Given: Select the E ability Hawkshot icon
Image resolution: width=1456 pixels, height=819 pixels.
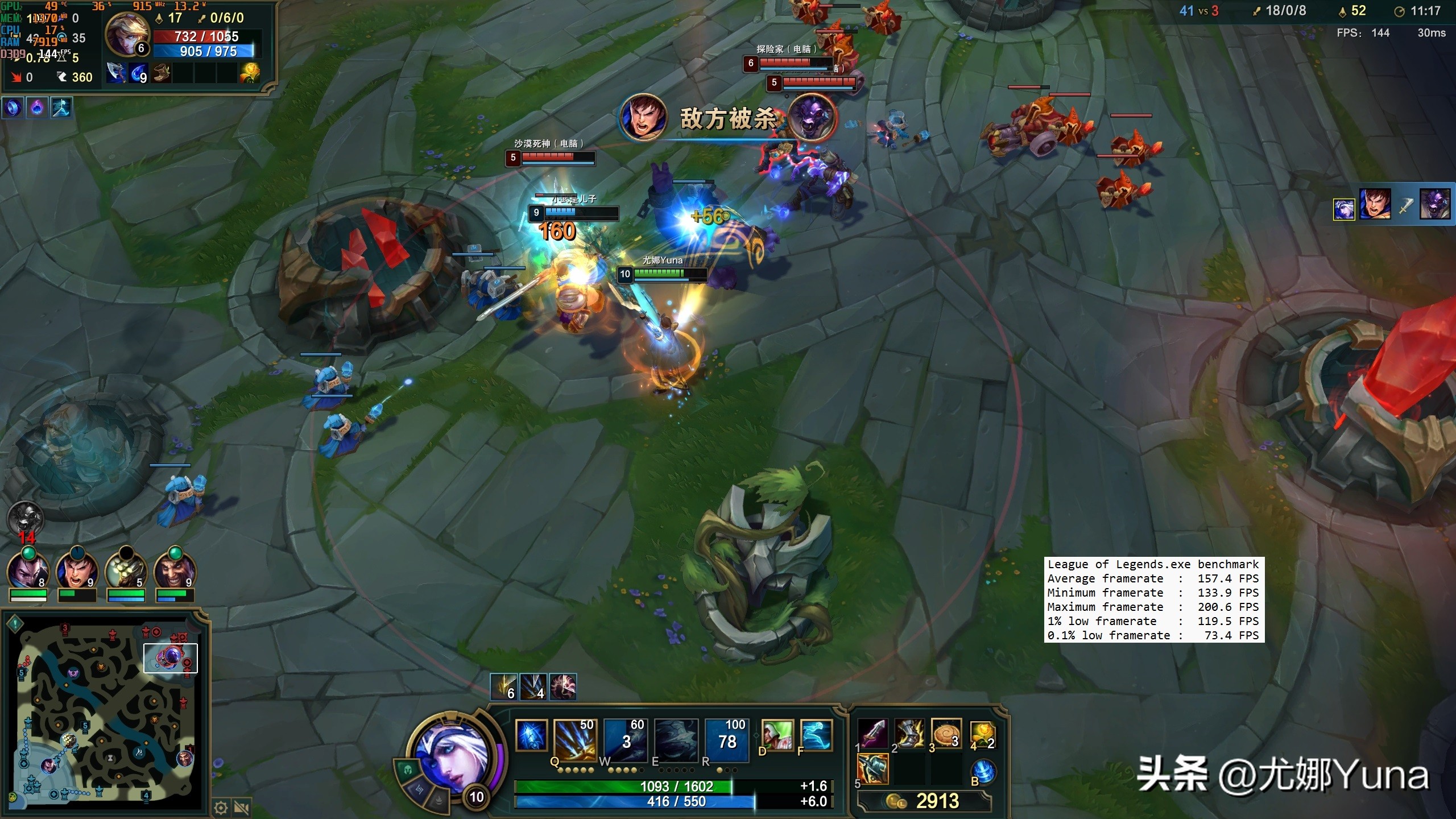Looking at the screenshot, I should 676,741.
